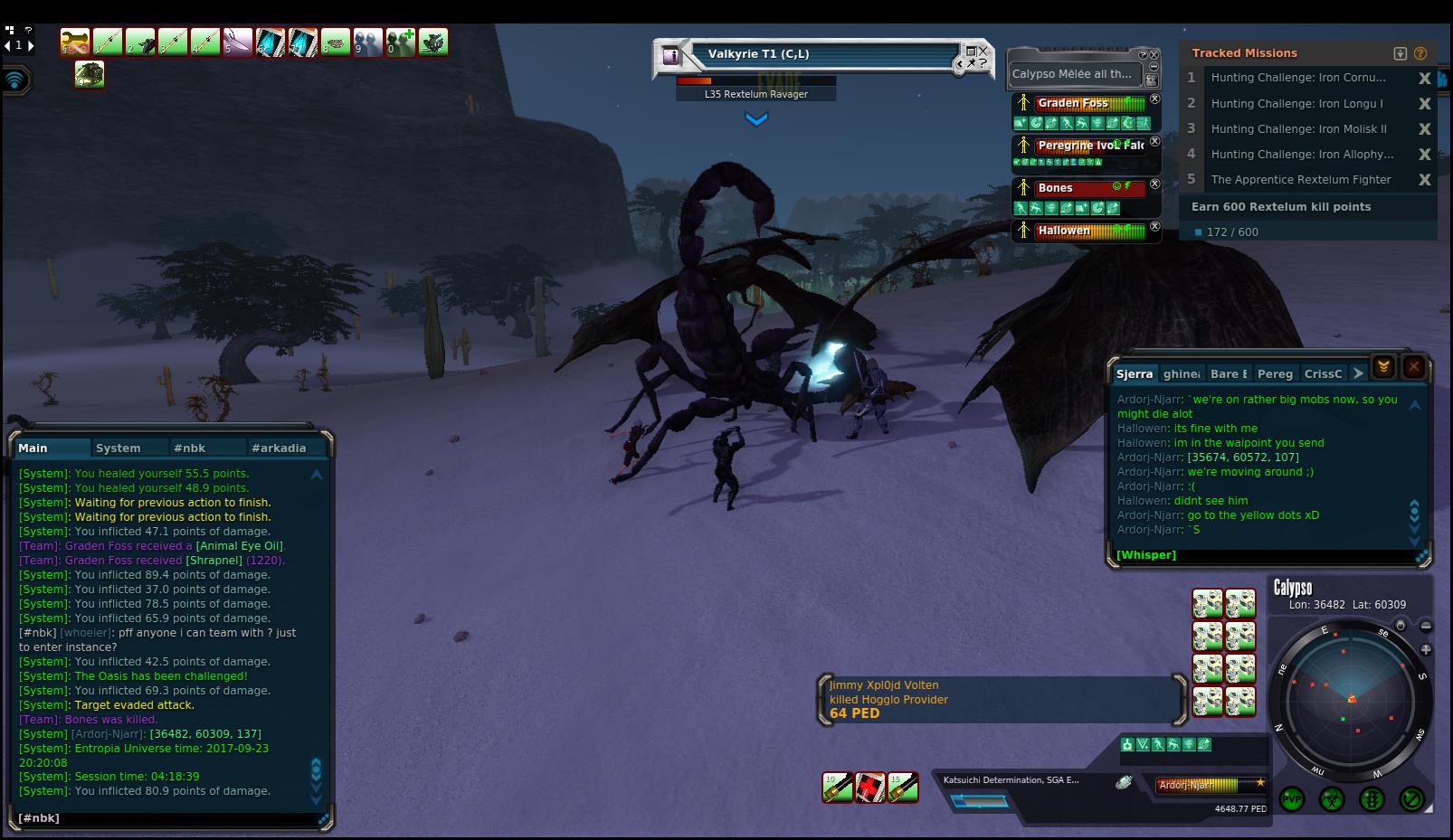Toggle the green PVP button
Screen dimensions: 1453x840
1291,799
